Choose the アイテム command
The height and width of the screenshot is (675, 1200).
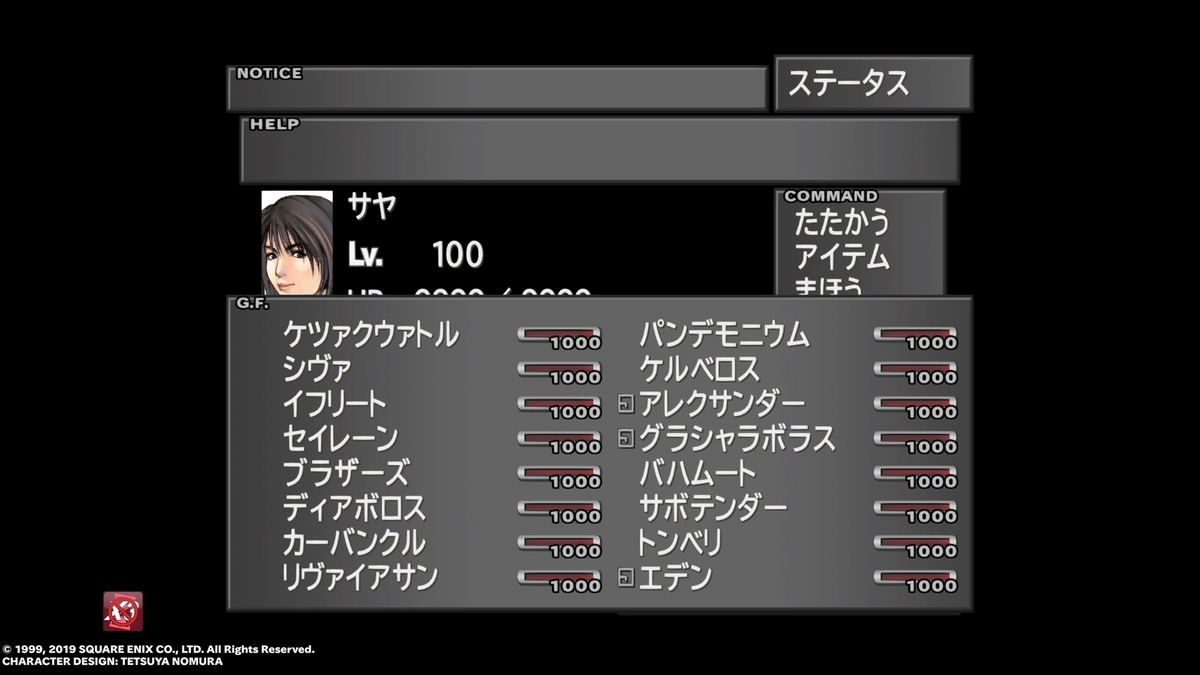(x=841, y=257)
